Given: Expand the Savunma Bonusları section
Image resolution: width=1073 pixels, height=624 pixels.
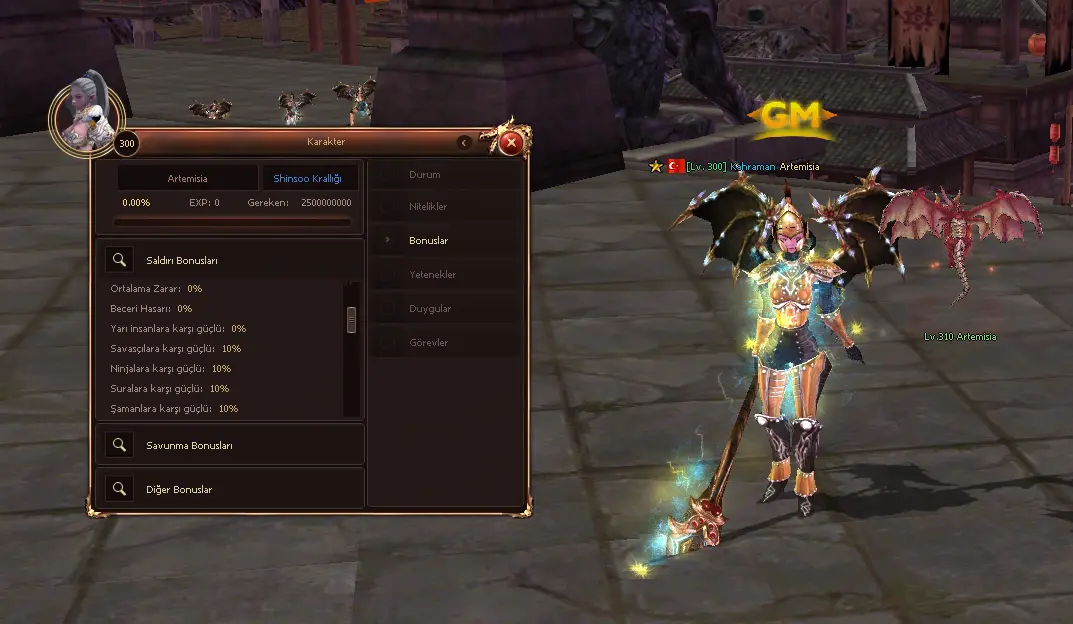Looking at the screenshot, I should [120, 445].
